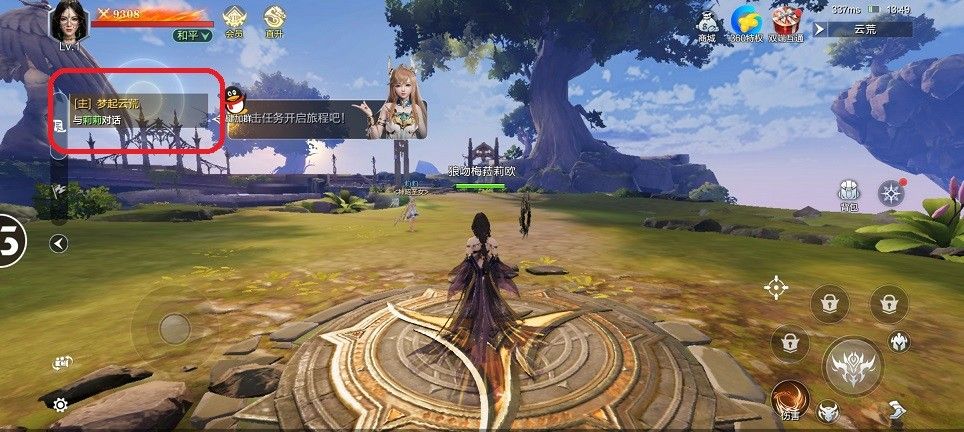Expand the 云荒 map location bar

[863, 30]
